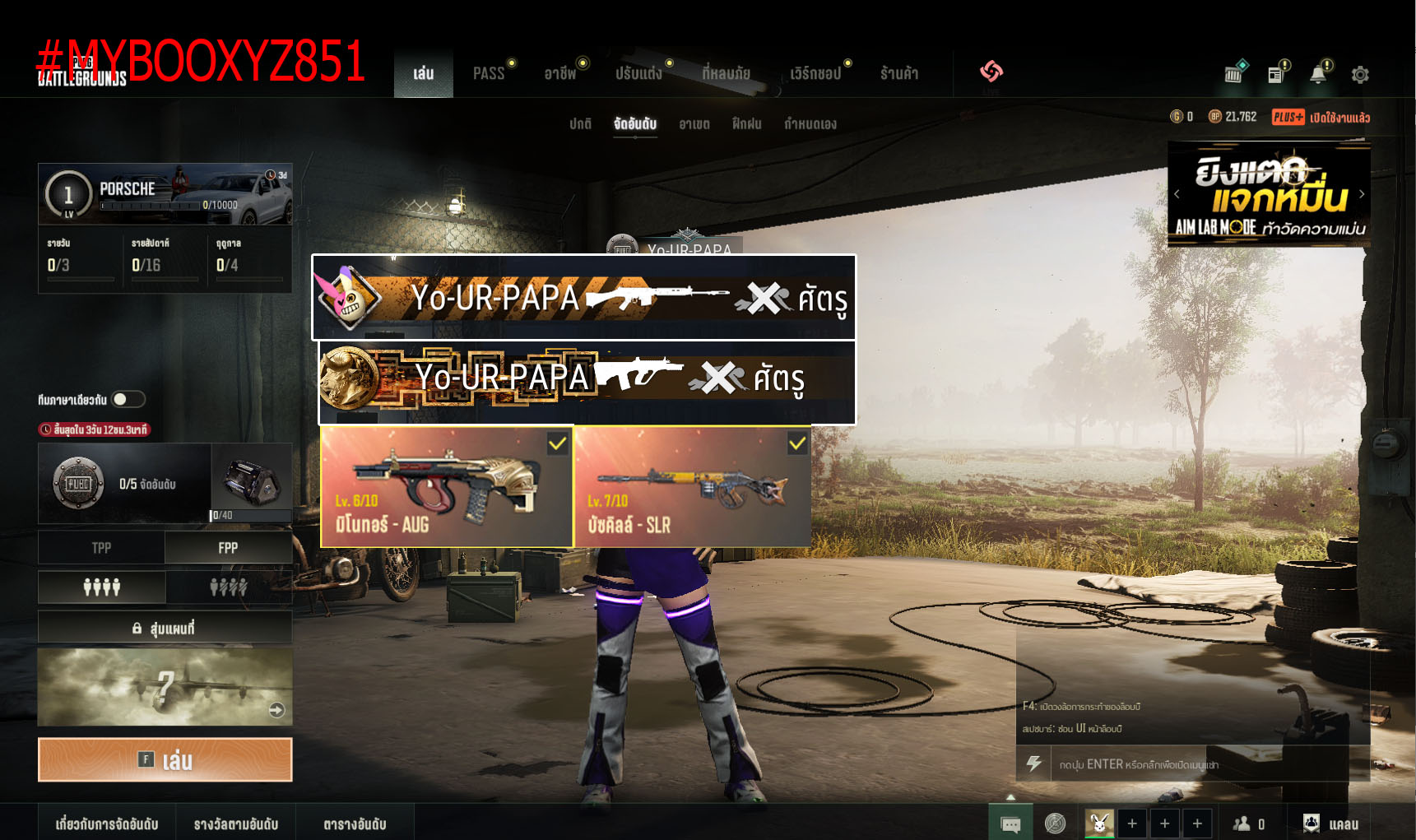
Task: Open the chat speech bubble icon
Action: 1010,822
